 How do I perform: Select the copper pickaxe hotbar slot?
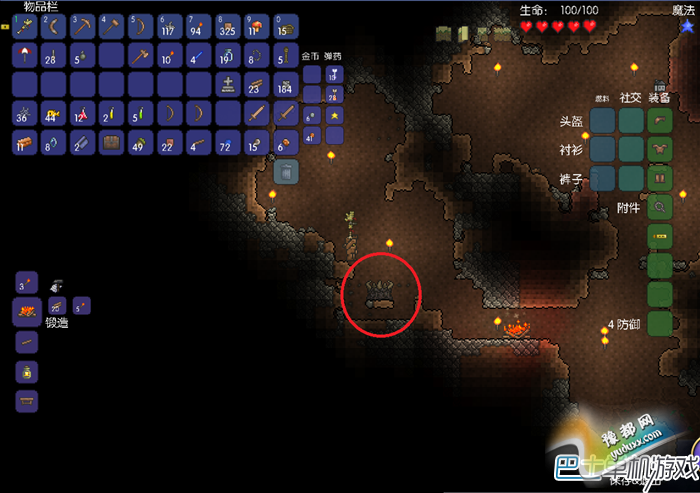pyautogui.click(x=82, y=25)
